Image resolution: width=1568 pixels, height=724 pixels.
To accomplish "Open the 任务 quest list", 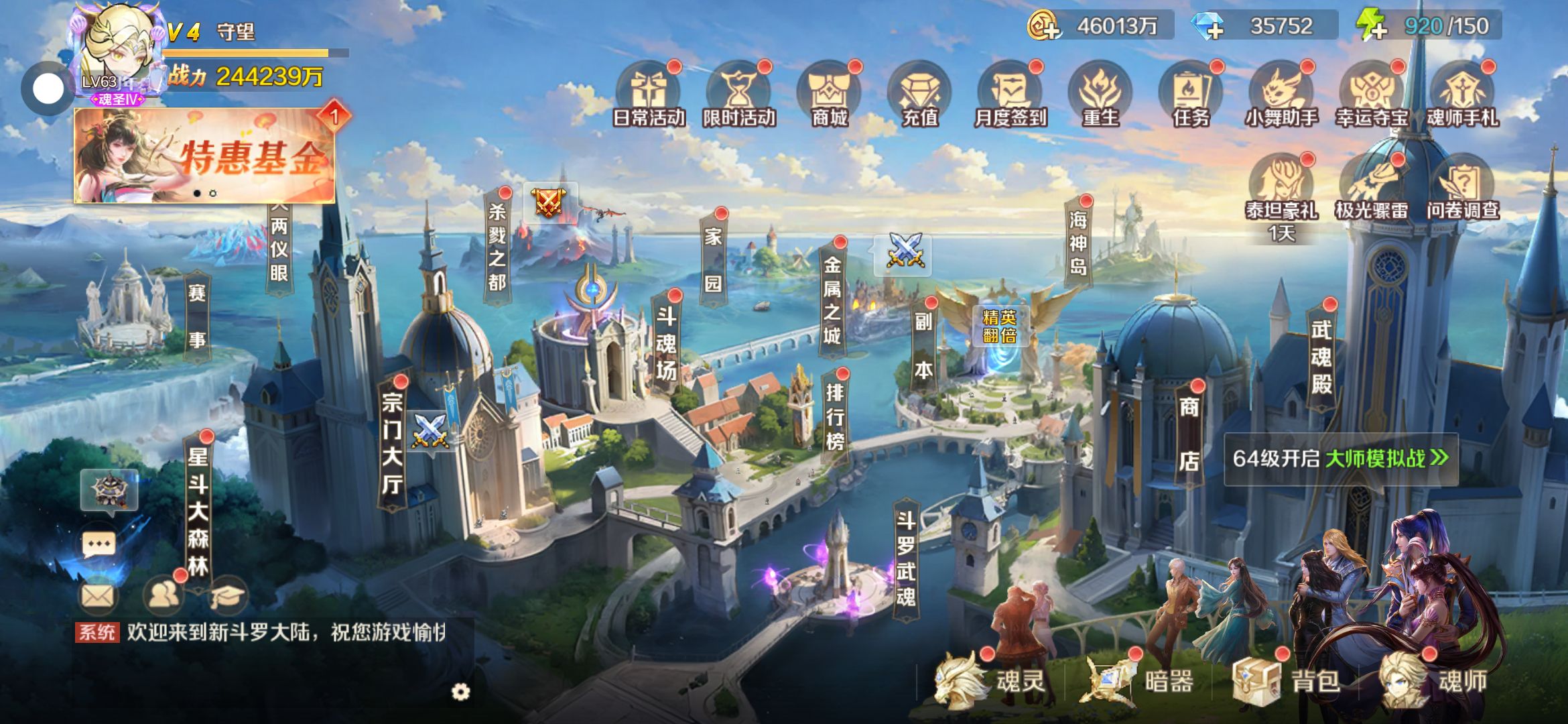I will pyautogui.click(x=1191, y=95).
